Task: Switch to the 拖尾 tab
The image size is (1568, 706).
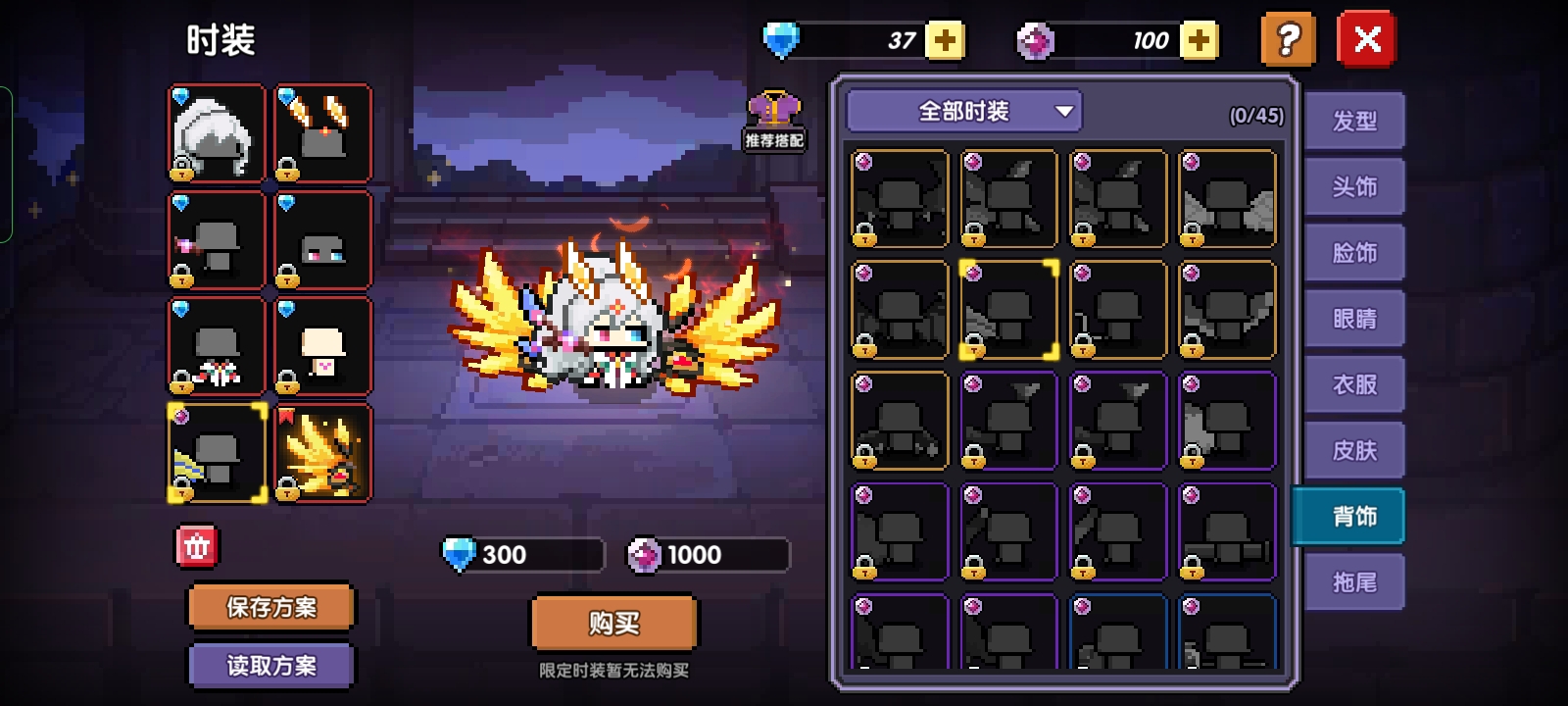Action: click(x=1354, y=582)
